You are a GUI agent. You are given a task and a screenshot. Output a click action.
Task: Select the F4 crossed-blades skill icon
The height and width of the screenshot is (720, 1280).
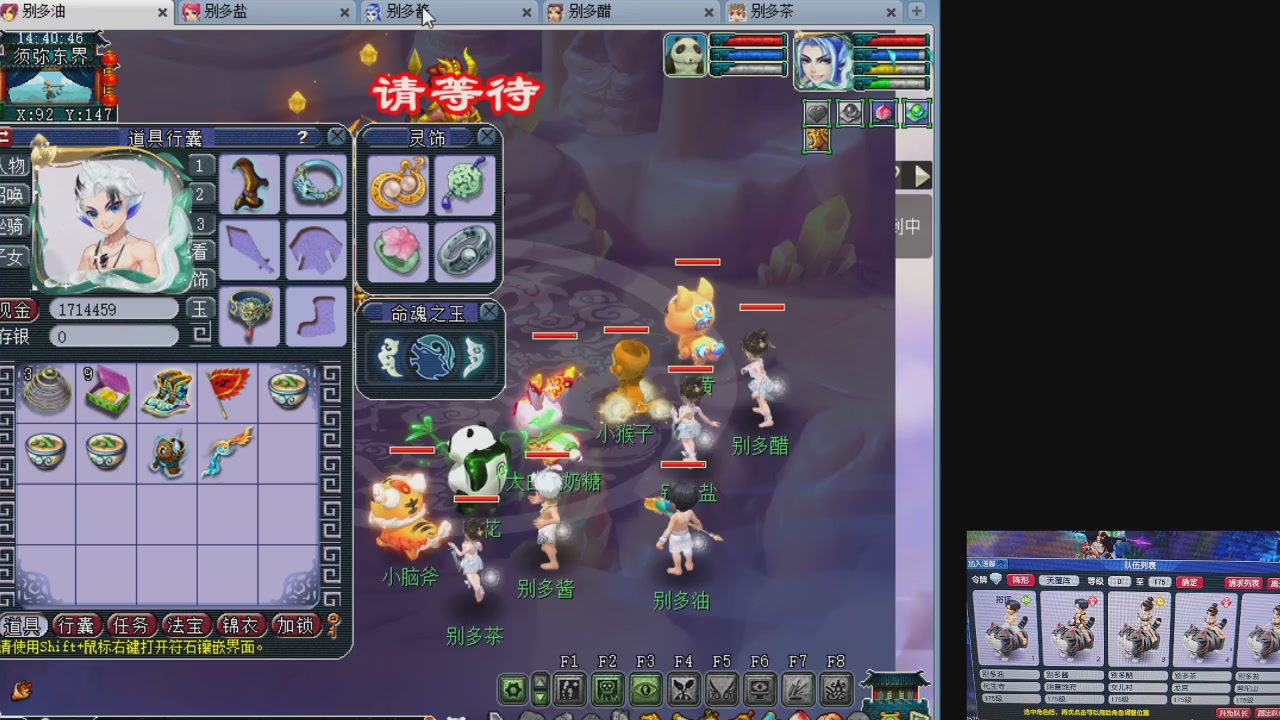pyautogui.click(x=682, y=688)
